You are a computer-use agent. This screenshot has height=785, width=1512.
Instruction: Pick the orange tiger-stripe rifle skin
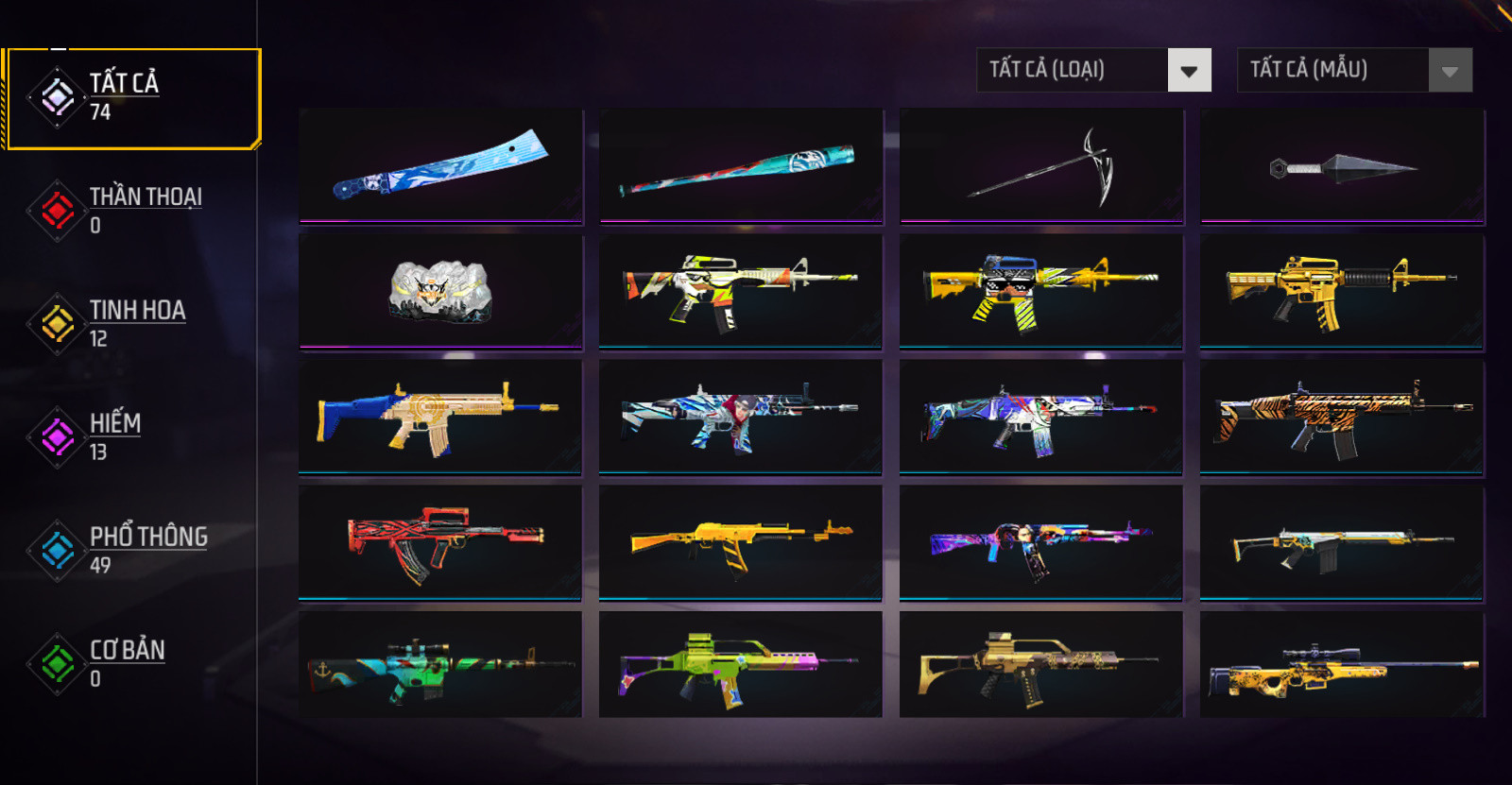1342,417
